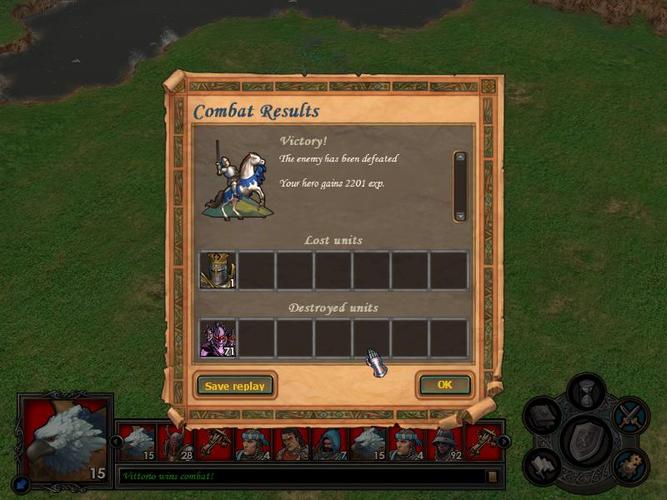Click the right arrow of the turn queue
The height and width of the screenshot is (500, 667).
coord(504,442)
